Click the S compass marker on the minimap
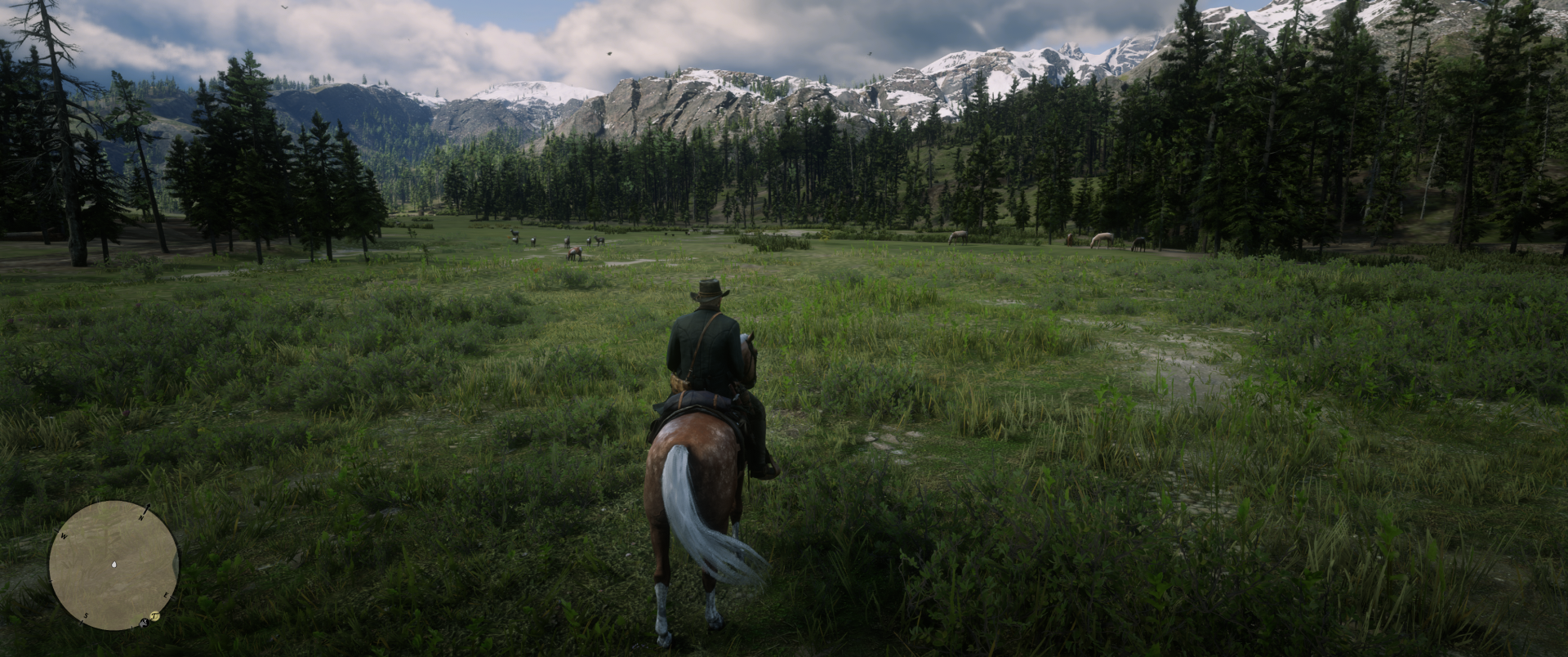Image resolution: width=1568 pixels, height=657 pixels. coord(87,615)
